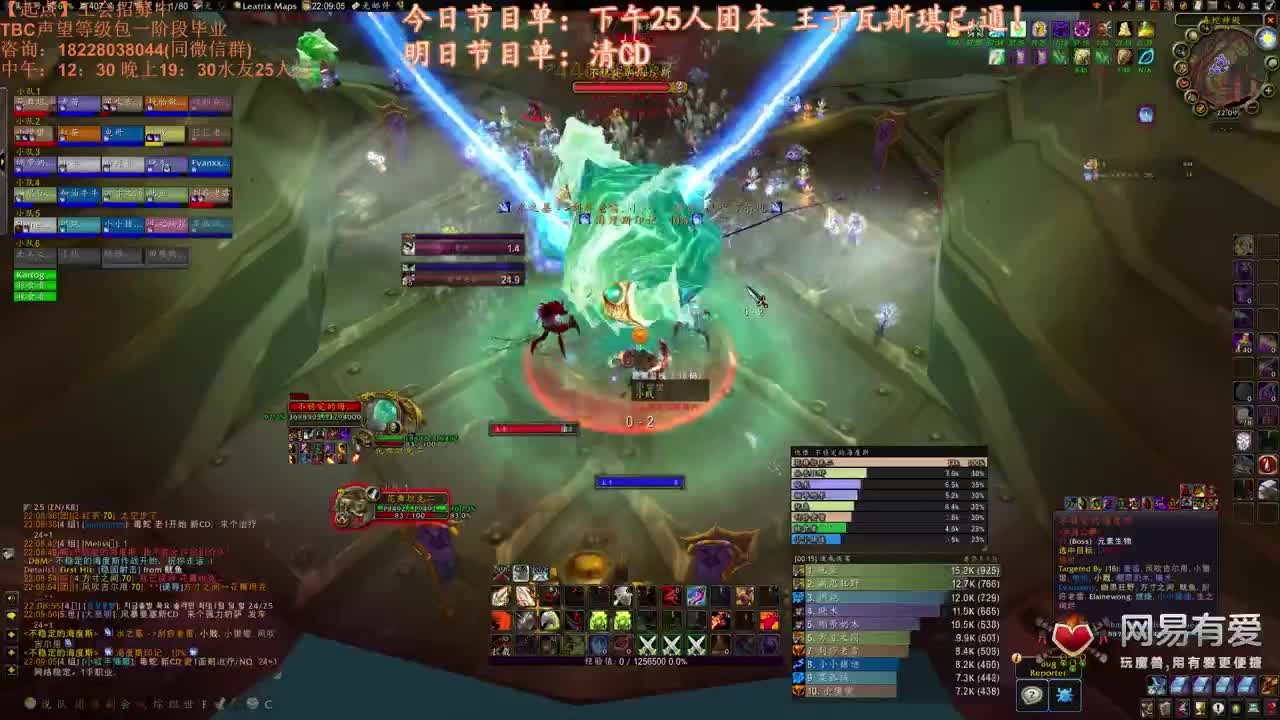Toggle auto-attack via the crossed-swords action bar slot
1280x720 pixels.
click(x=648, y=645)
